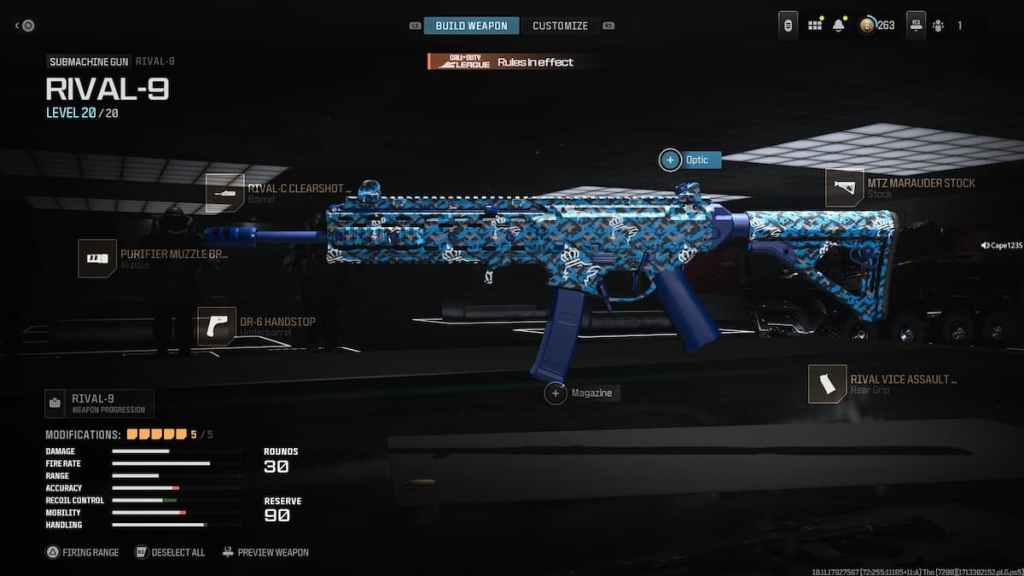Choose Deselect All attachments
This screenshot has width=1024, height=576.
tap(170, 552)
